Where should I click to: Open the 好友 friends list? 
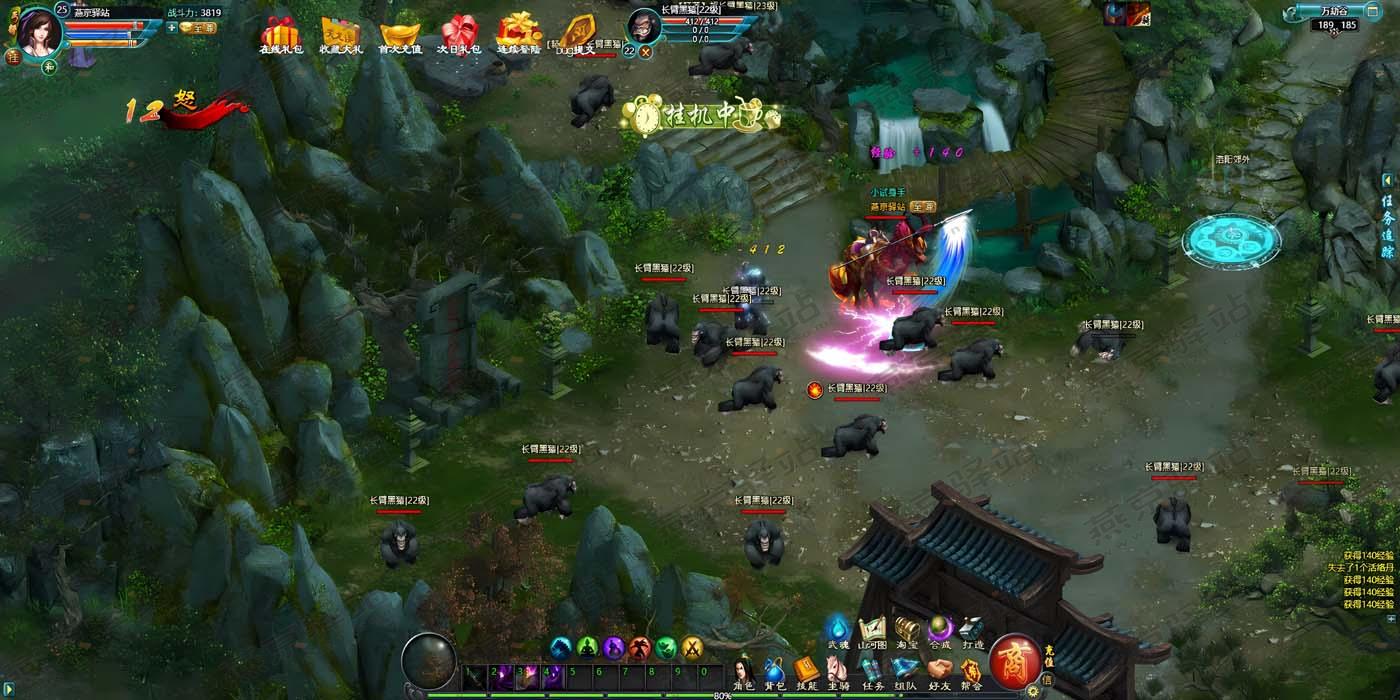click(938, 671)
